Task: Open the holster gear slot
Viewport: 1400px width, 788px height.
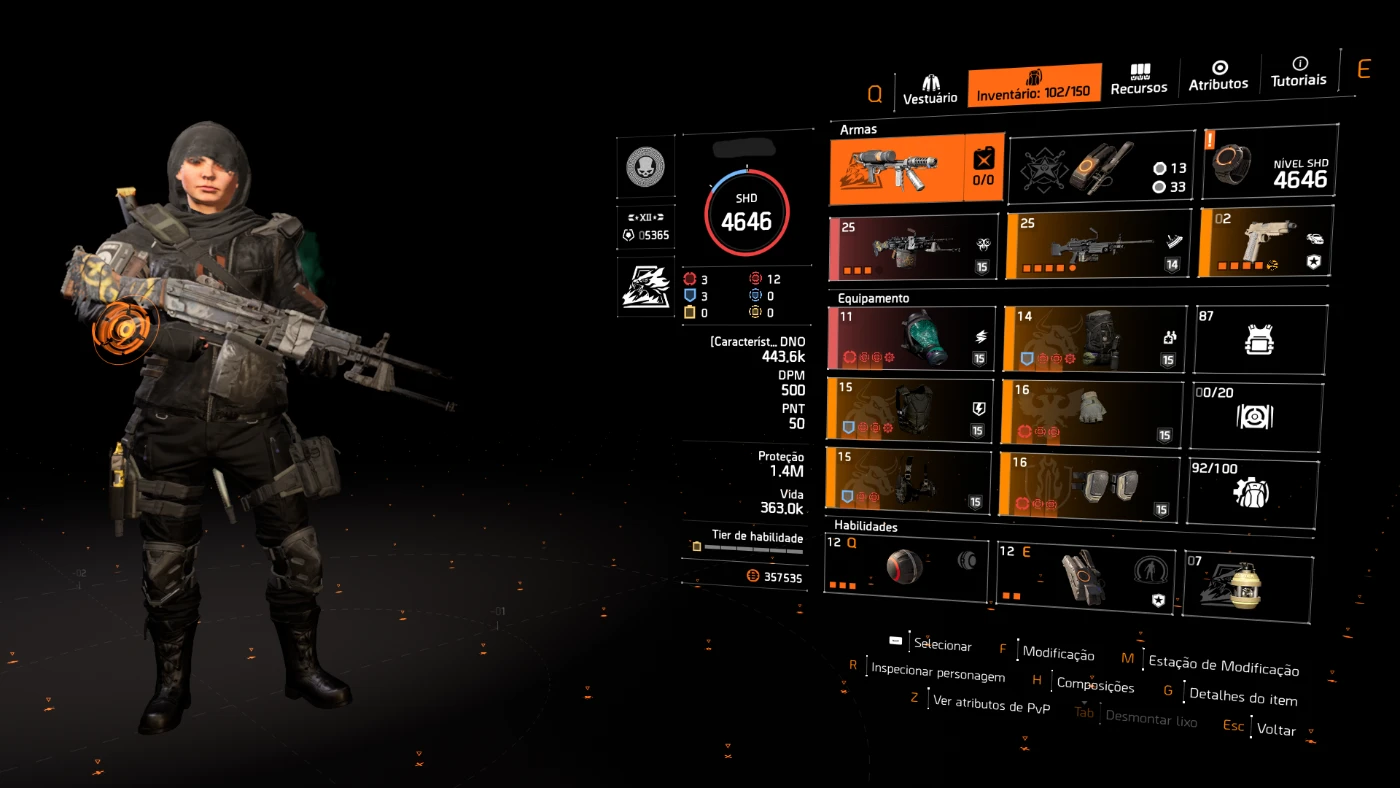Action: click(907, 480)
